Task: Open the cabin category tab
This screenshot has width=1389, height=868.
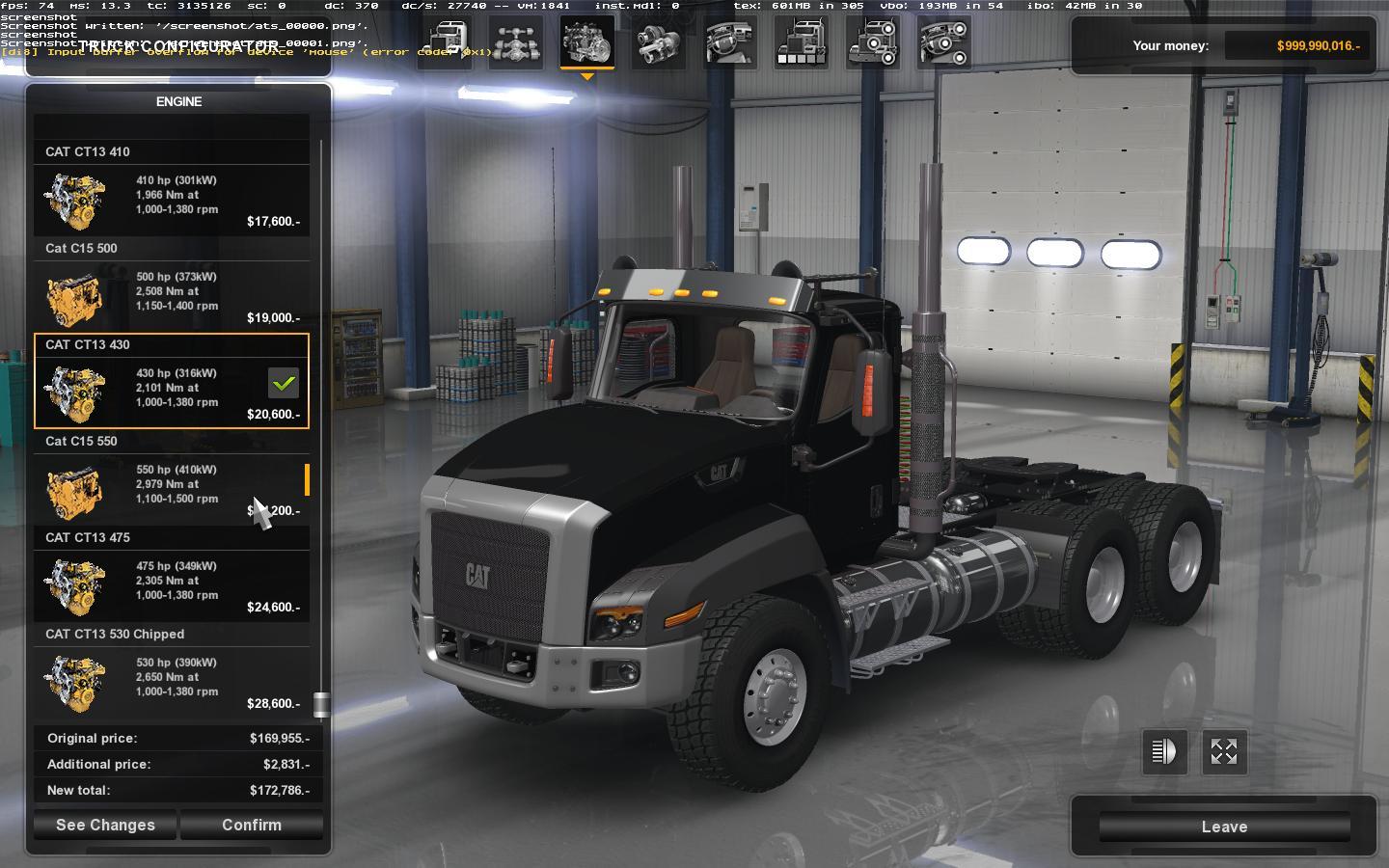Action: tap(445, 42)
